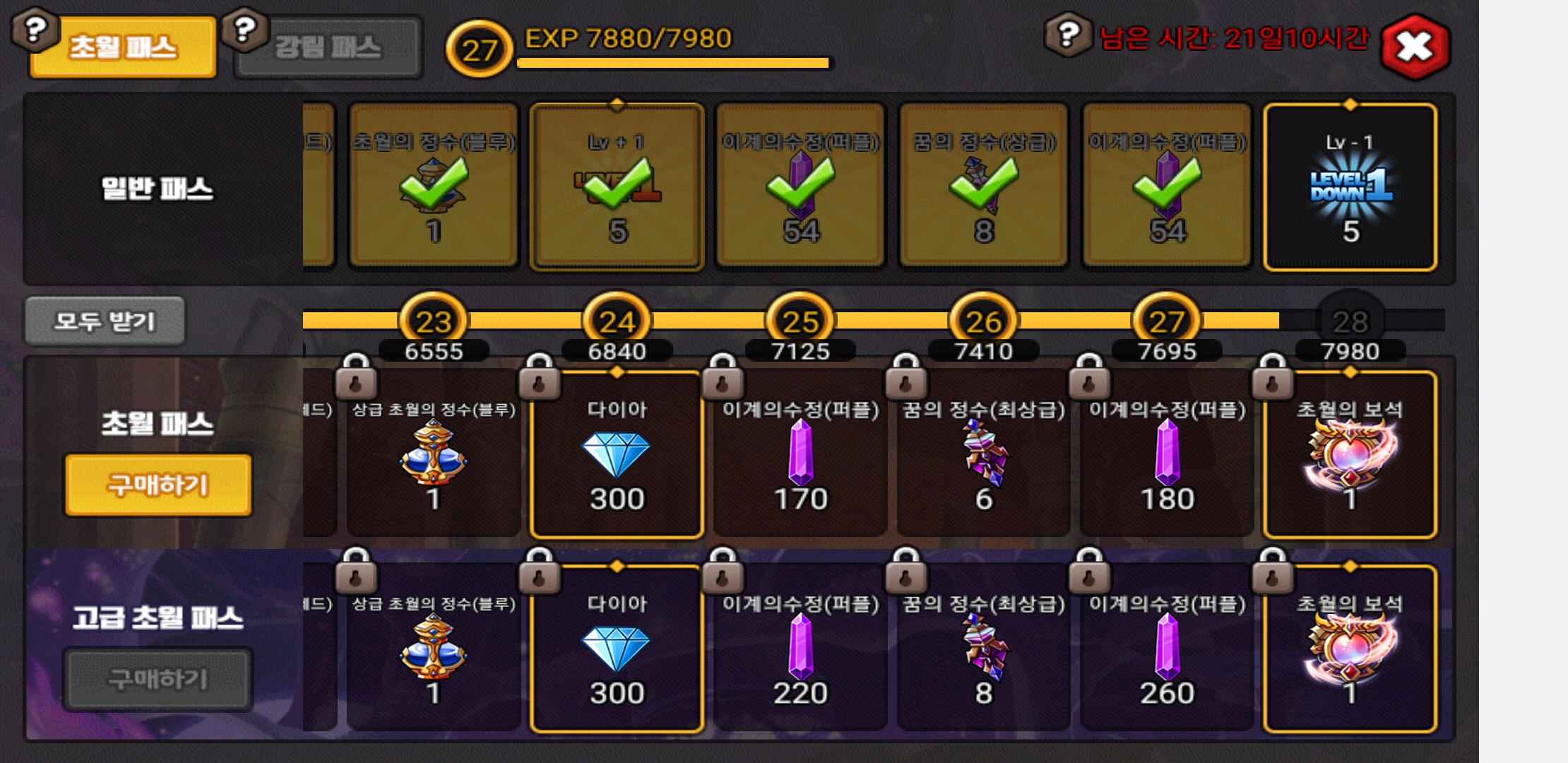Image resolution: width=1568 pixels, height=763 pixels.
Task: Select the claimed 꿈의 정수(상급) 8 reward
Action: (983, 187)
